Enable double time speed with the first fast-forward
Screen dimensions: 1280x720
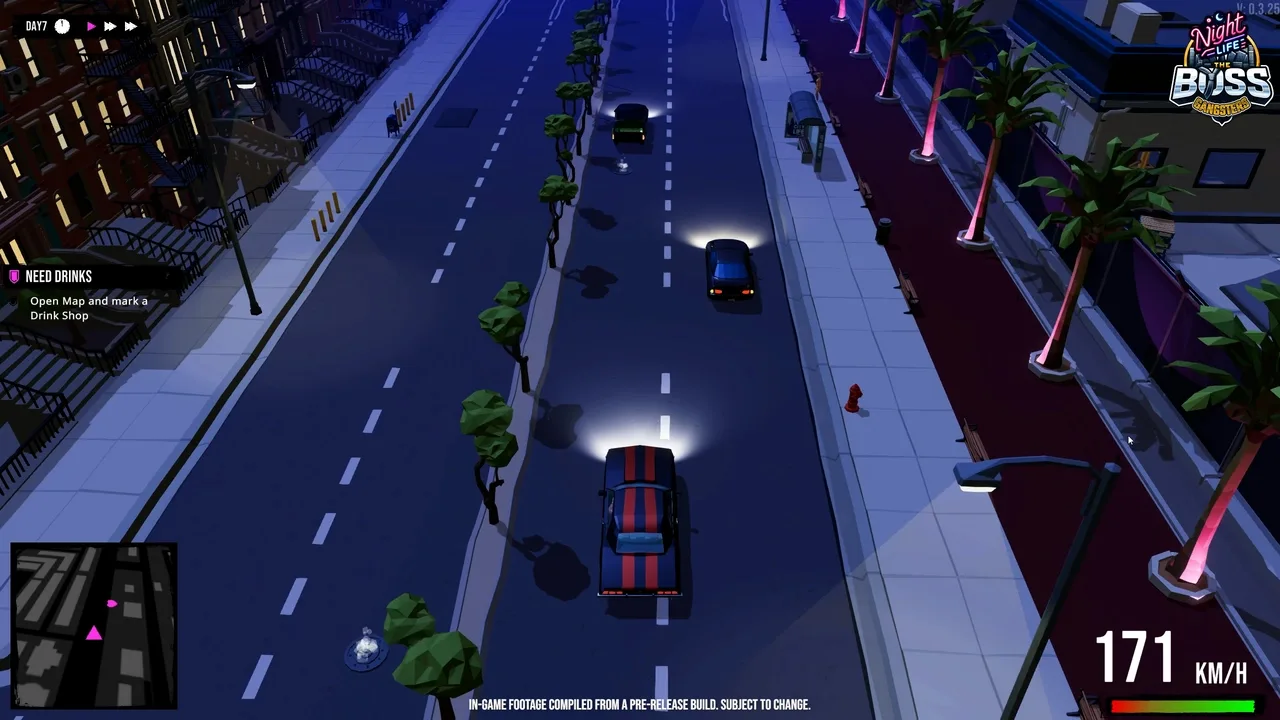tap(109, 26)
